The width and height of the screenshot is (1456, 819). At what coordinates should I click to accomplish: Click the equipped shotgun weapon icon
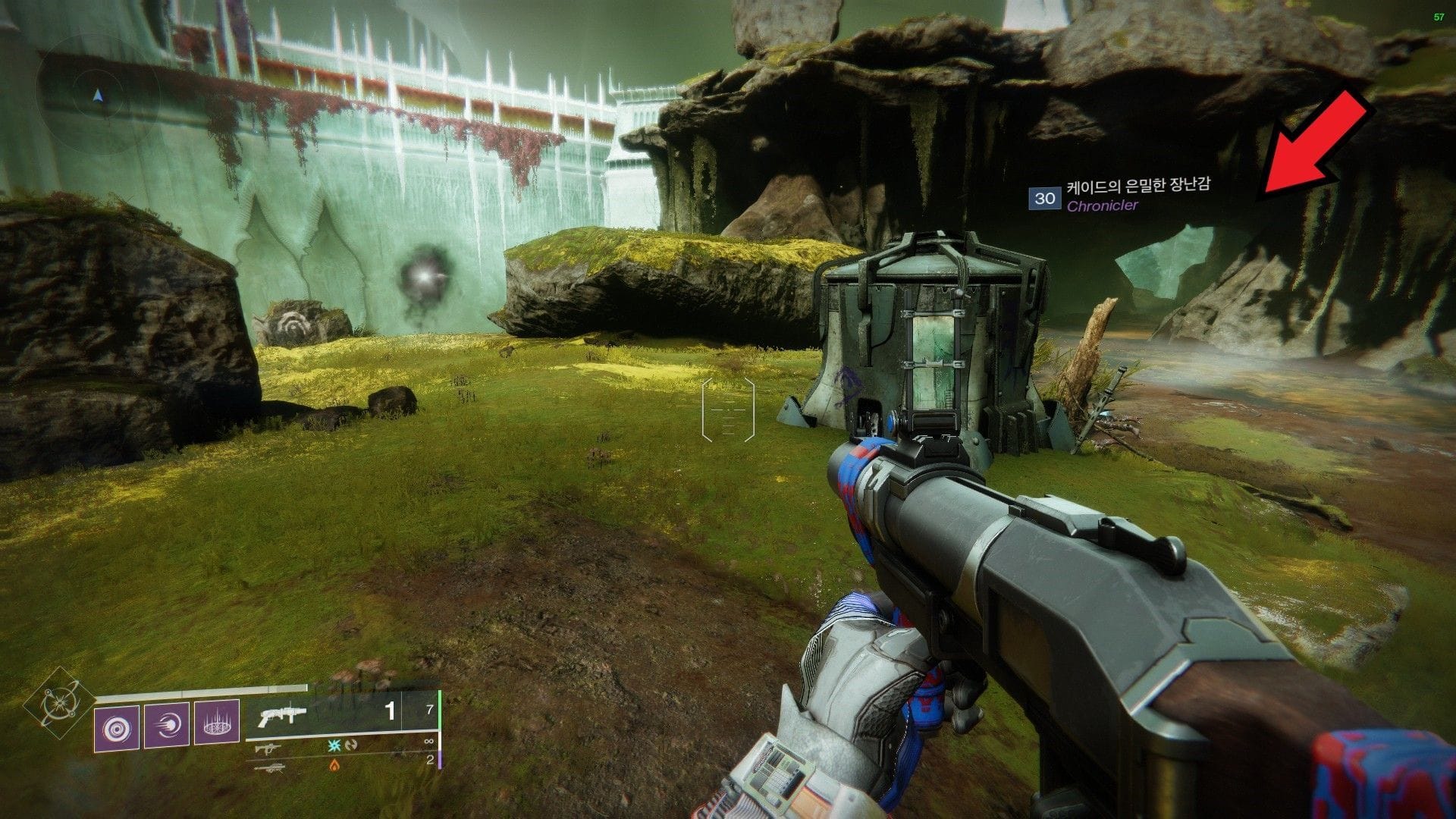282,715
